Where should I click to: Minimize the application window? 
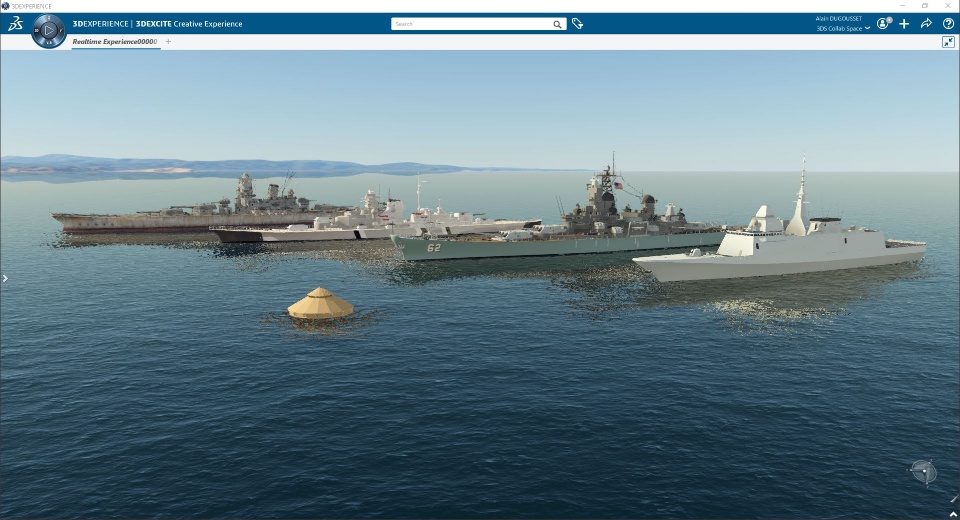pos(900,5)
